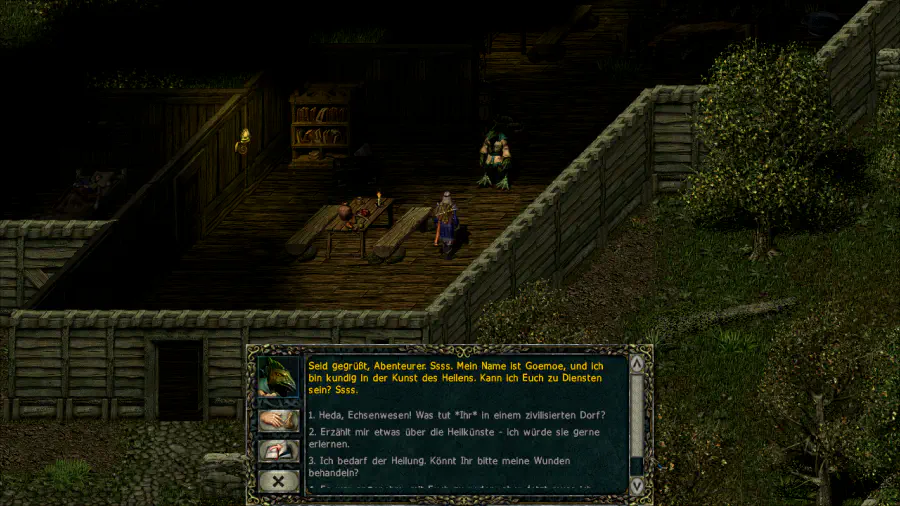Click the dialogue scrollbar's down arrow
The image size is (900, 506).
tap(637, 485)
